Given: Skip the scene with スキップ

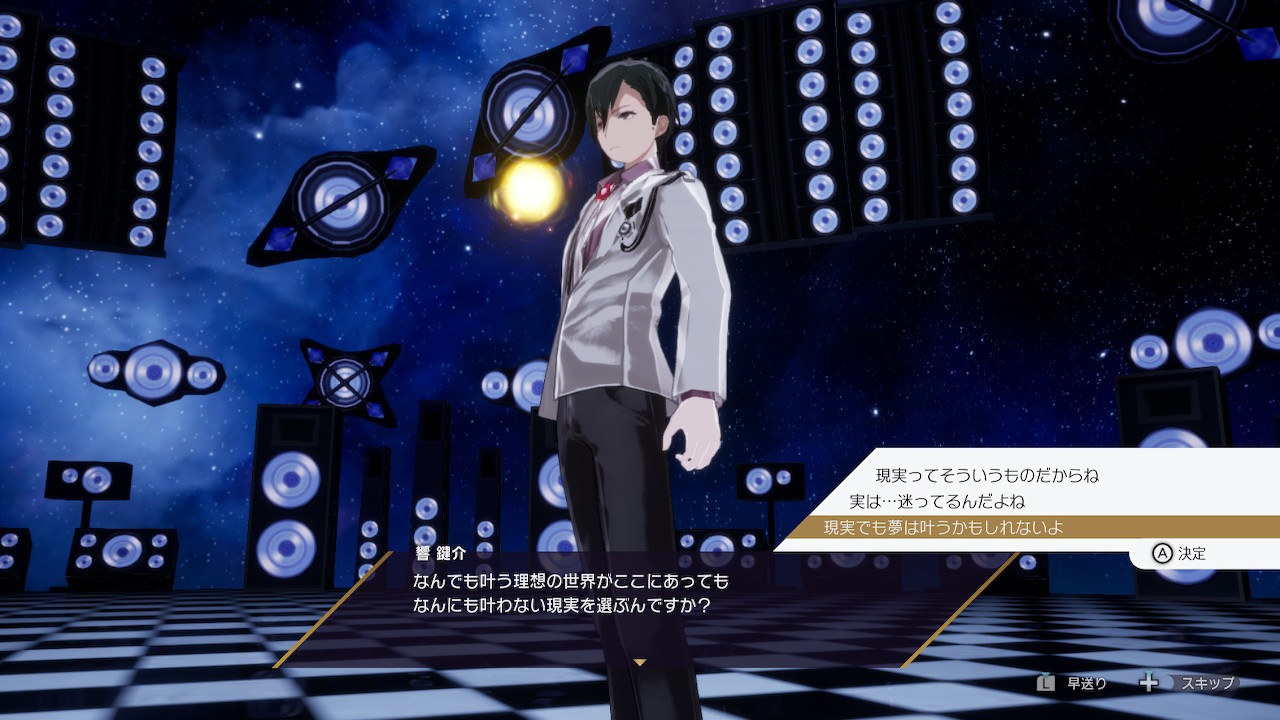Looking at the screenshot, I should pyautogui.click(x=1188, y=683).
